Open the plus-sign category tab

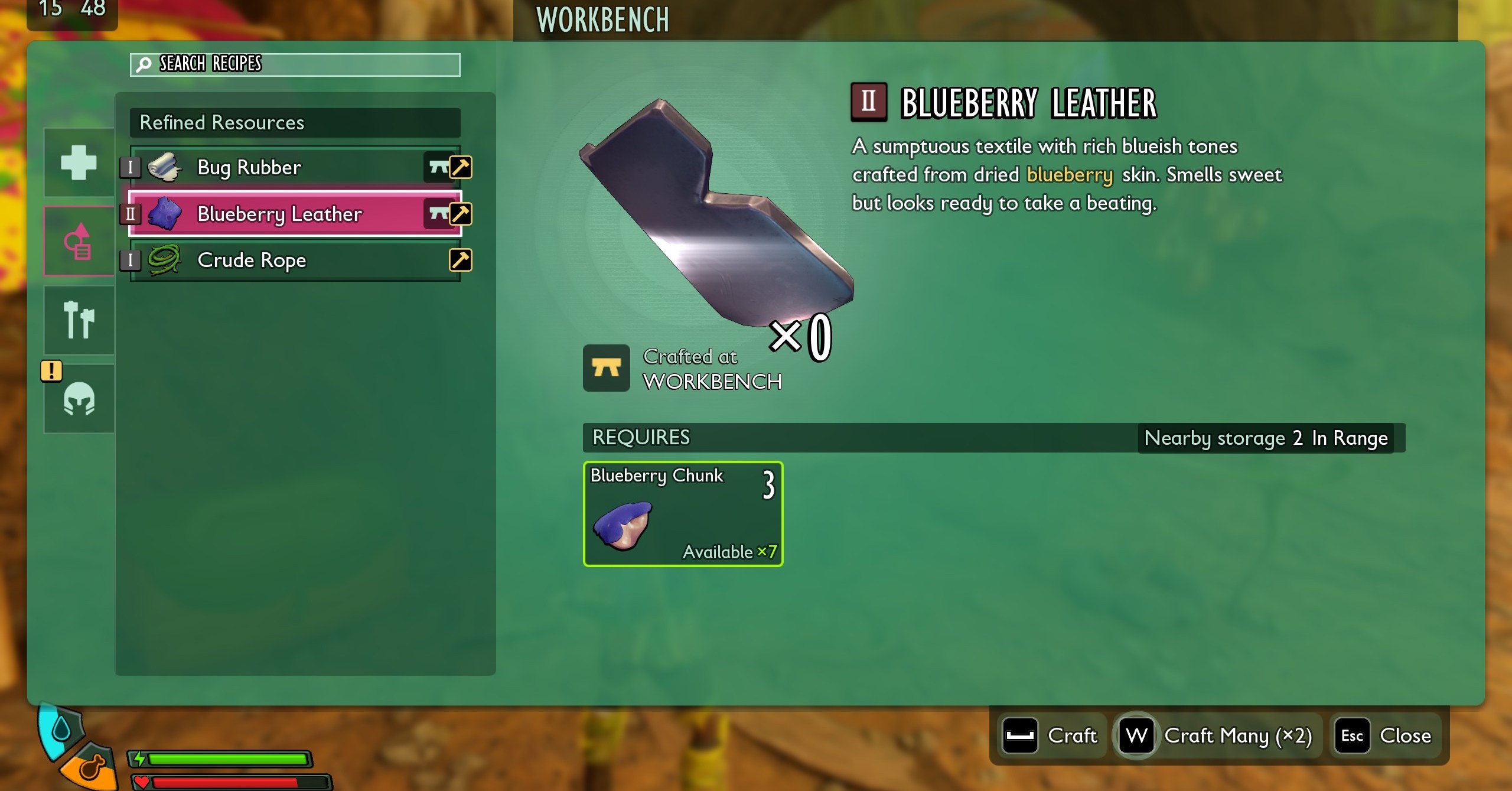79,162
